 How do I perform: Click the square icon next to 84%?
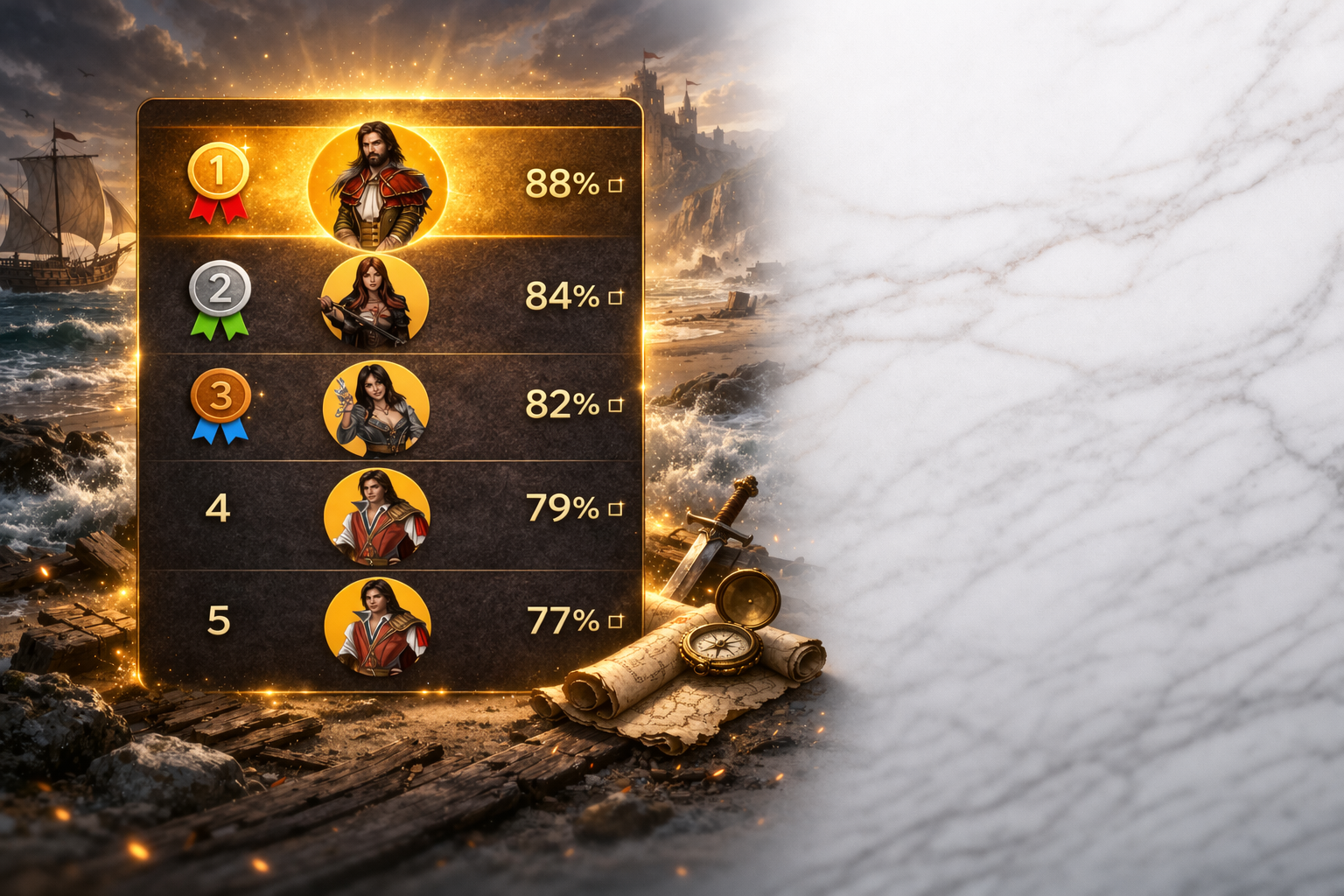616,297
